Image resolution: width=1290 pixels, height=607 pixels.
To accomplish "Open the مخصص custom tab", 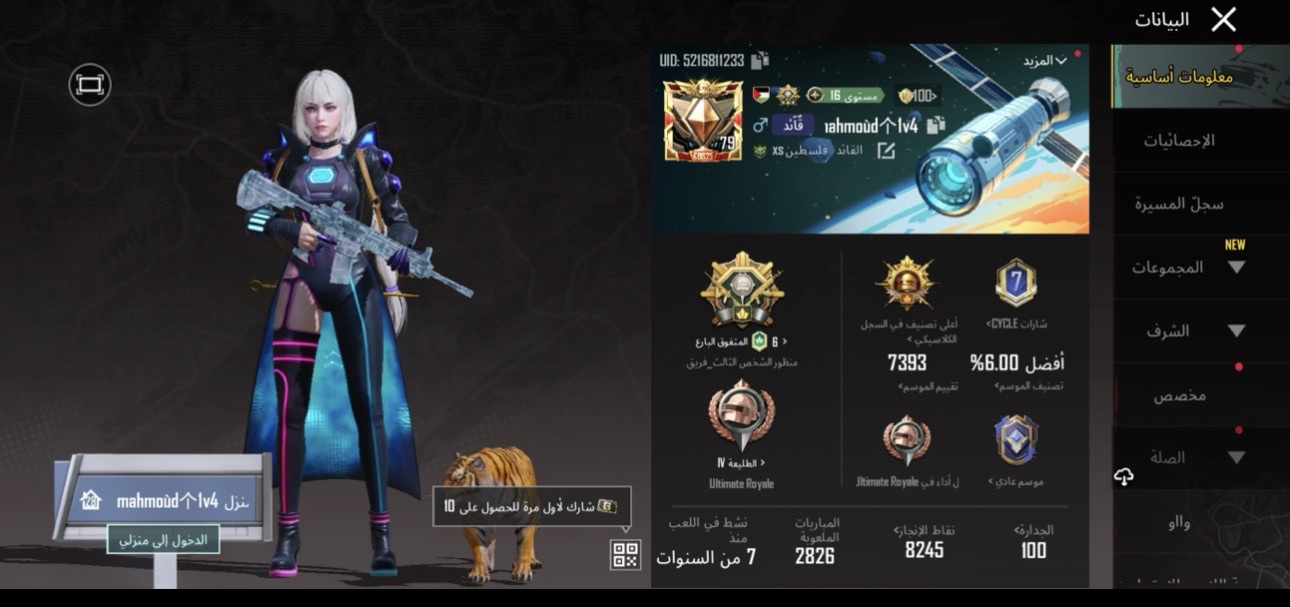I will point(1180,395).
